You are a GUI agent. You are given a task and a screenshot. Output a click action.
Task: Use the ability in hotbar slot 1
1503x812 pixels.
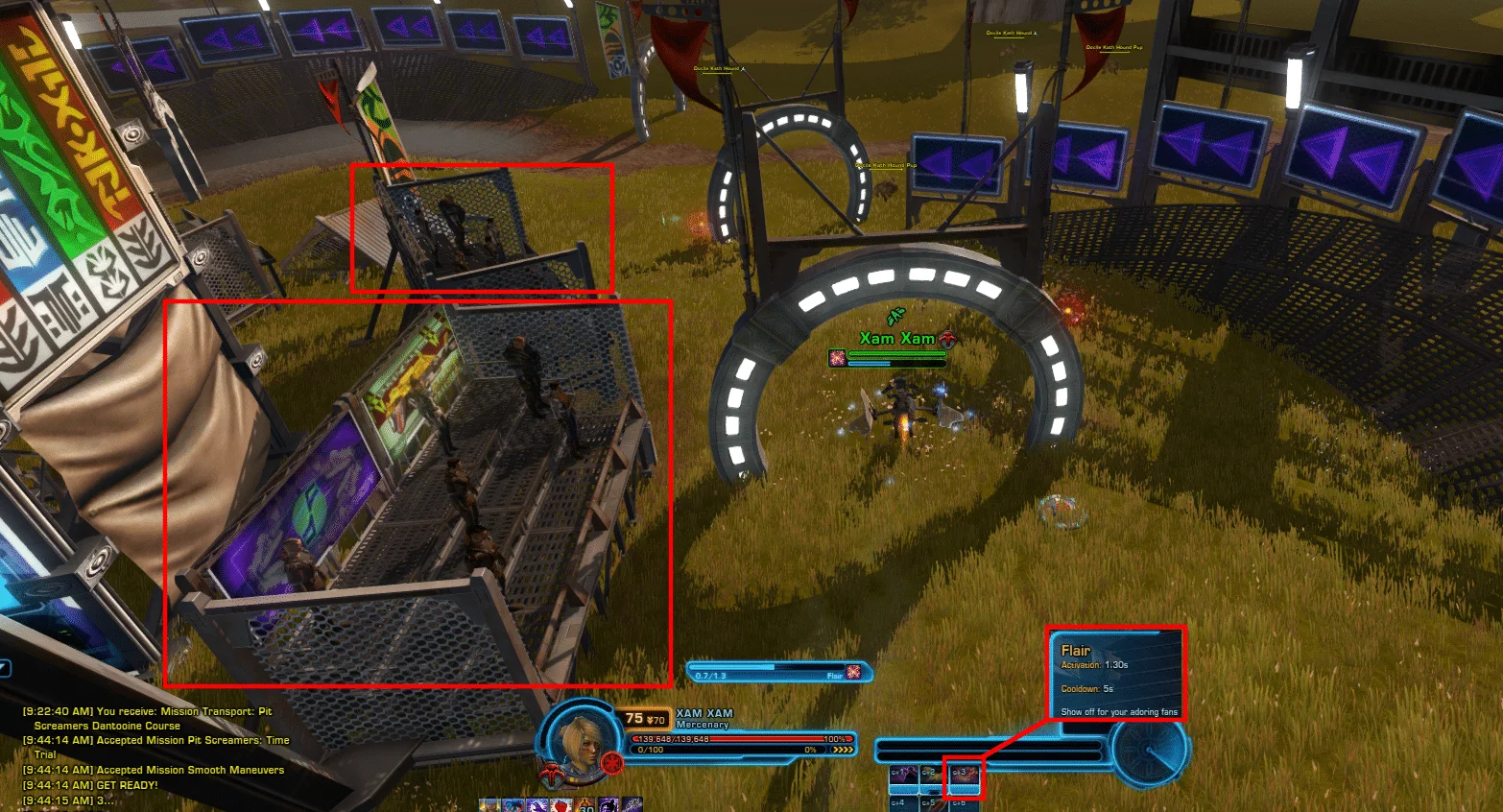tap(903, 776)
